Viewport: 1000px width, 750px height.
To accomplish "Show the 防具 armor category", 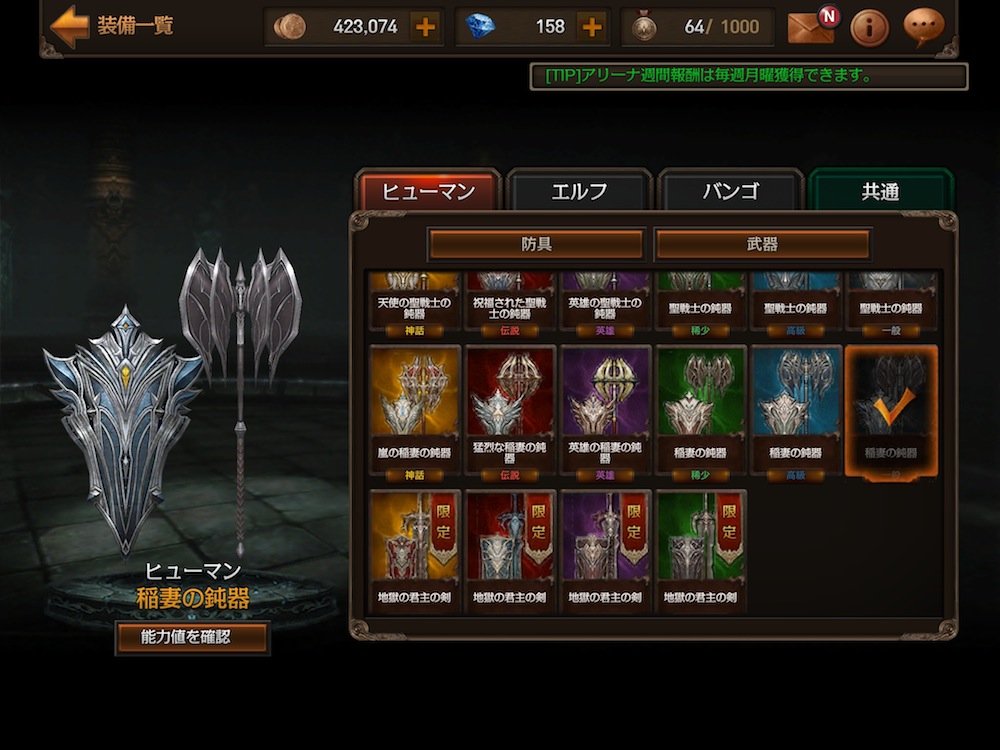I will point(536,244).
